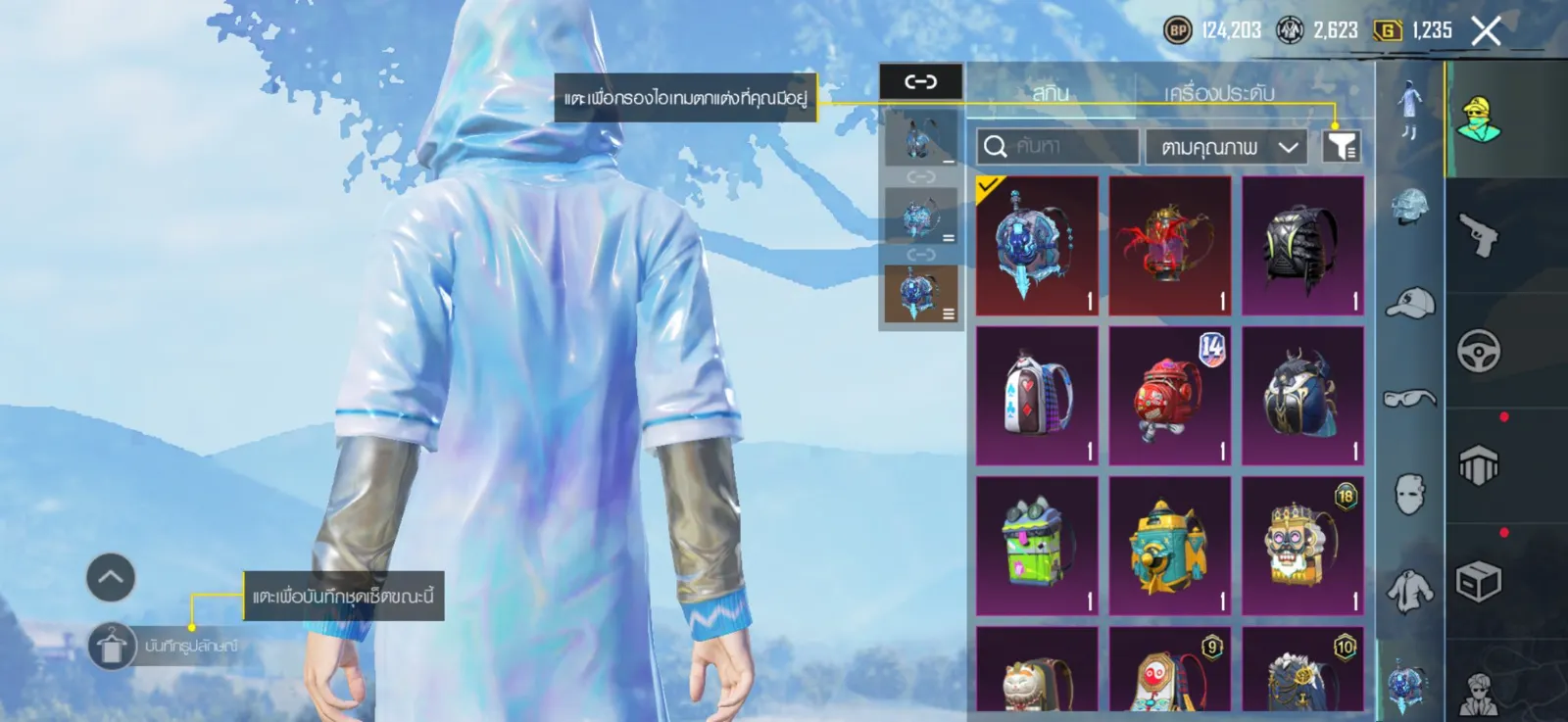Viewport: 1568px width, 722px height.
Task: Open the เครื่องประดับ accessories tab
Action: [x=1218, y=93]
